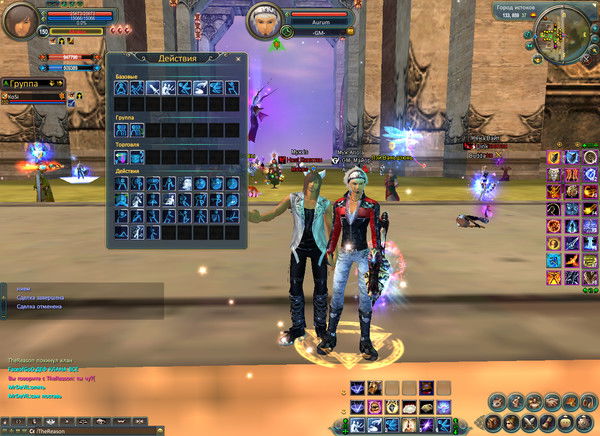This screenshot has width=600, height=436.
Task: Use the first skill in the right-side skill column
Action: 553,157
